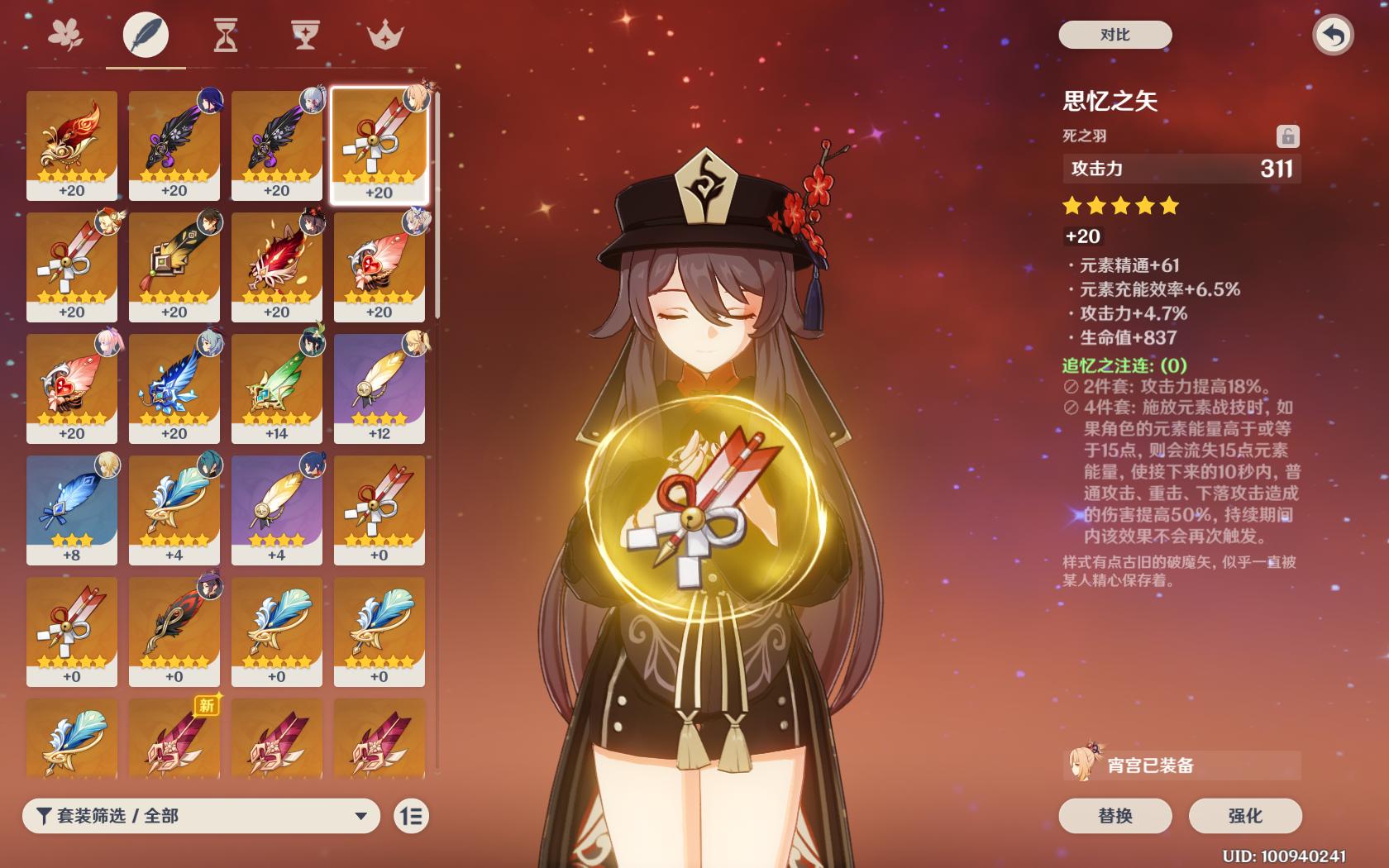This screenshot has width=1389, height=868.
Task: Open the Circlet of Logos crown tab
Action: (x=384, y=35)
